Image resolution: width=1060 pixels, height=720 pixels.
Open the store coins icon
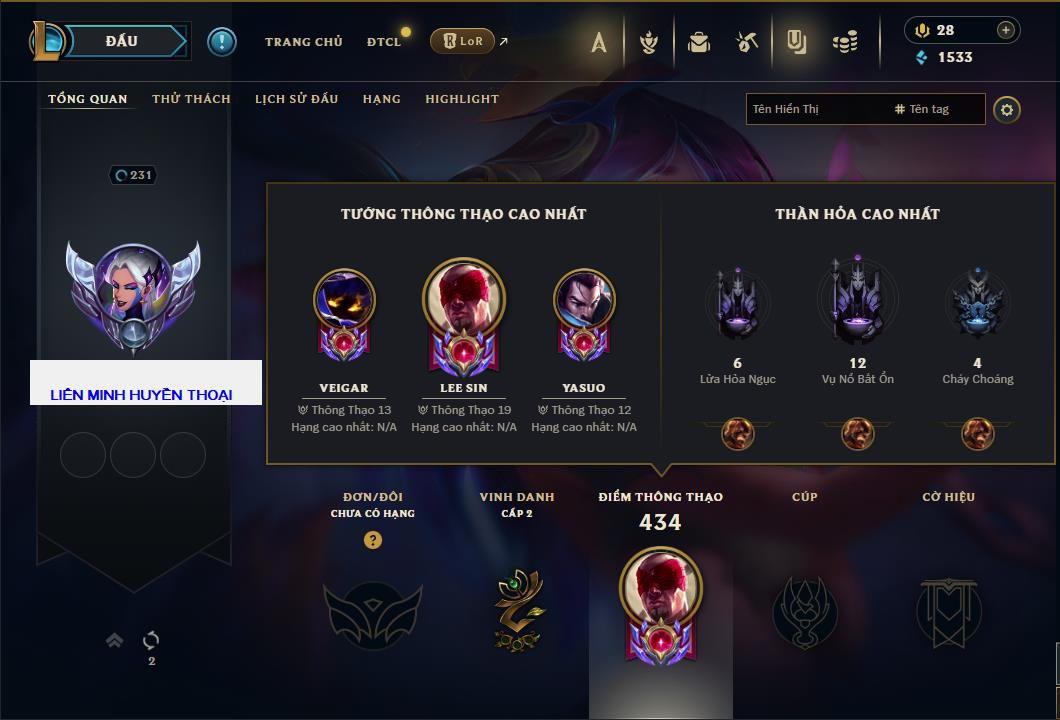coord(845,42)
